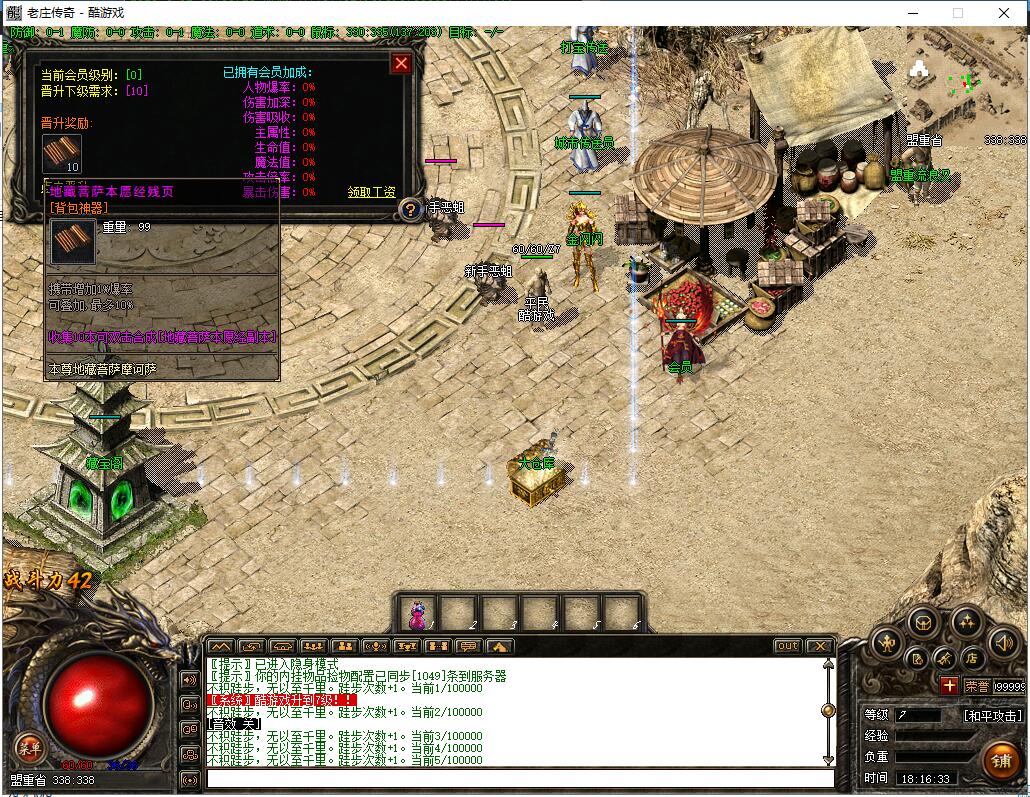This screenshot has width=1030, height=797.
Task: Open the character equipment icon
Action: (887, 643)
